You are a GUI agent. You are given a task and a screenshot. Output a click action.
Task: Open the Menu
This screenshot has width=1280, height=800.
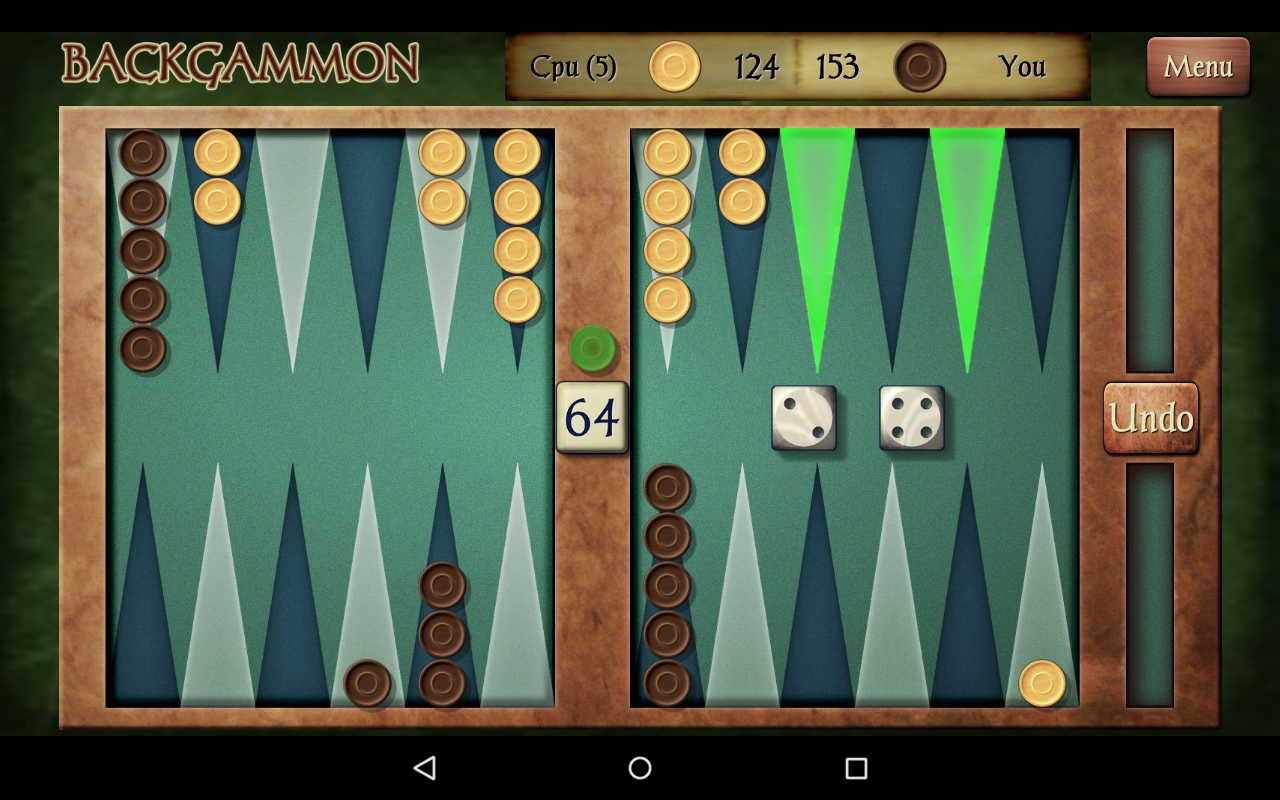1197,67
